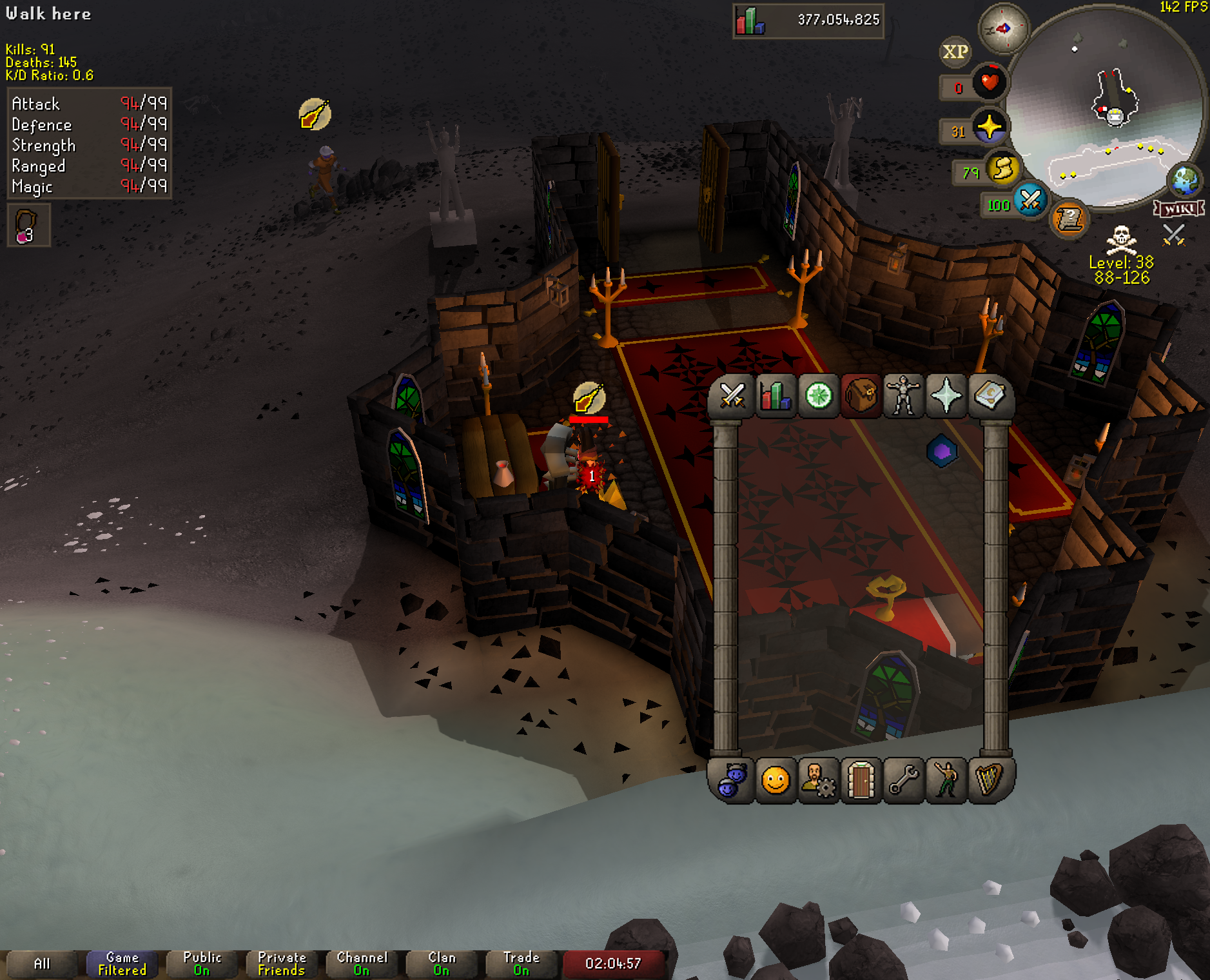Image resolution: width=1210 pixels, height=980 pixels.
Task: Select the Game chat filter tab
Action: click(122, 964)
